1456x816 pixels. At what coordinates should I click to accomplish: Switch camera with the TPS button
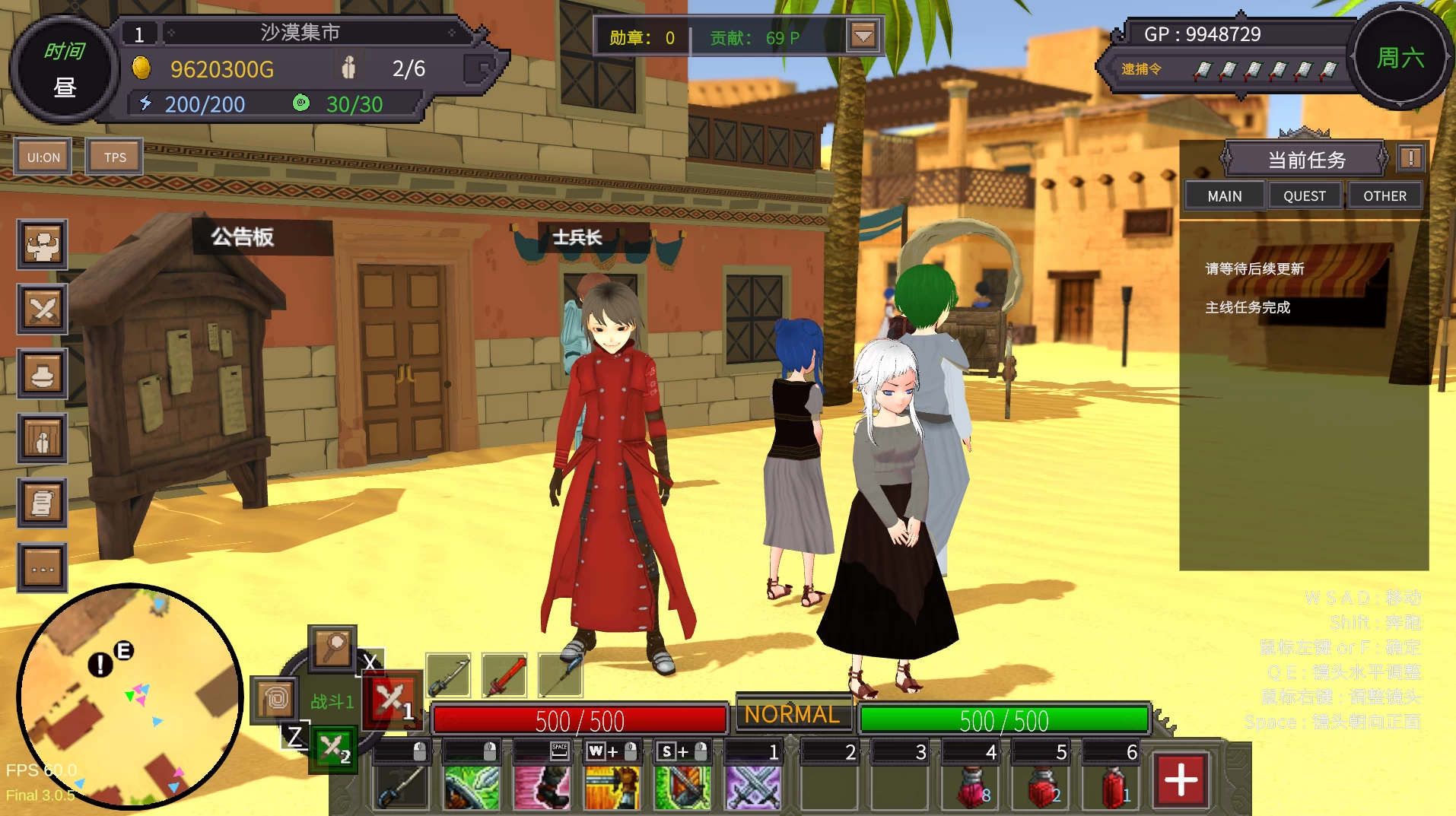click(115, 157)
